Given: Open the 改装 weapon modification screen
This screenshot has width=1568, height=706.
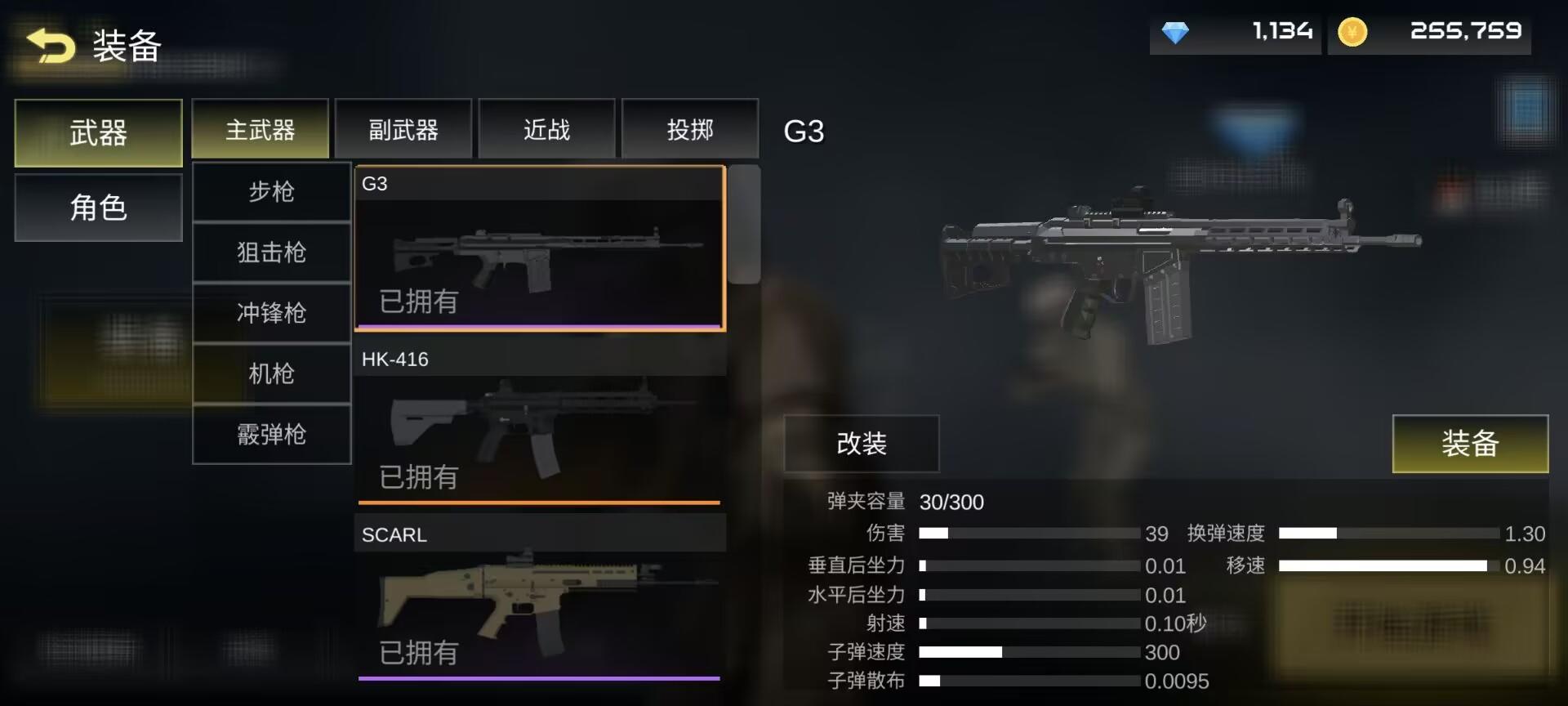Looking at the screenshot, I should [x=862, y=444].
